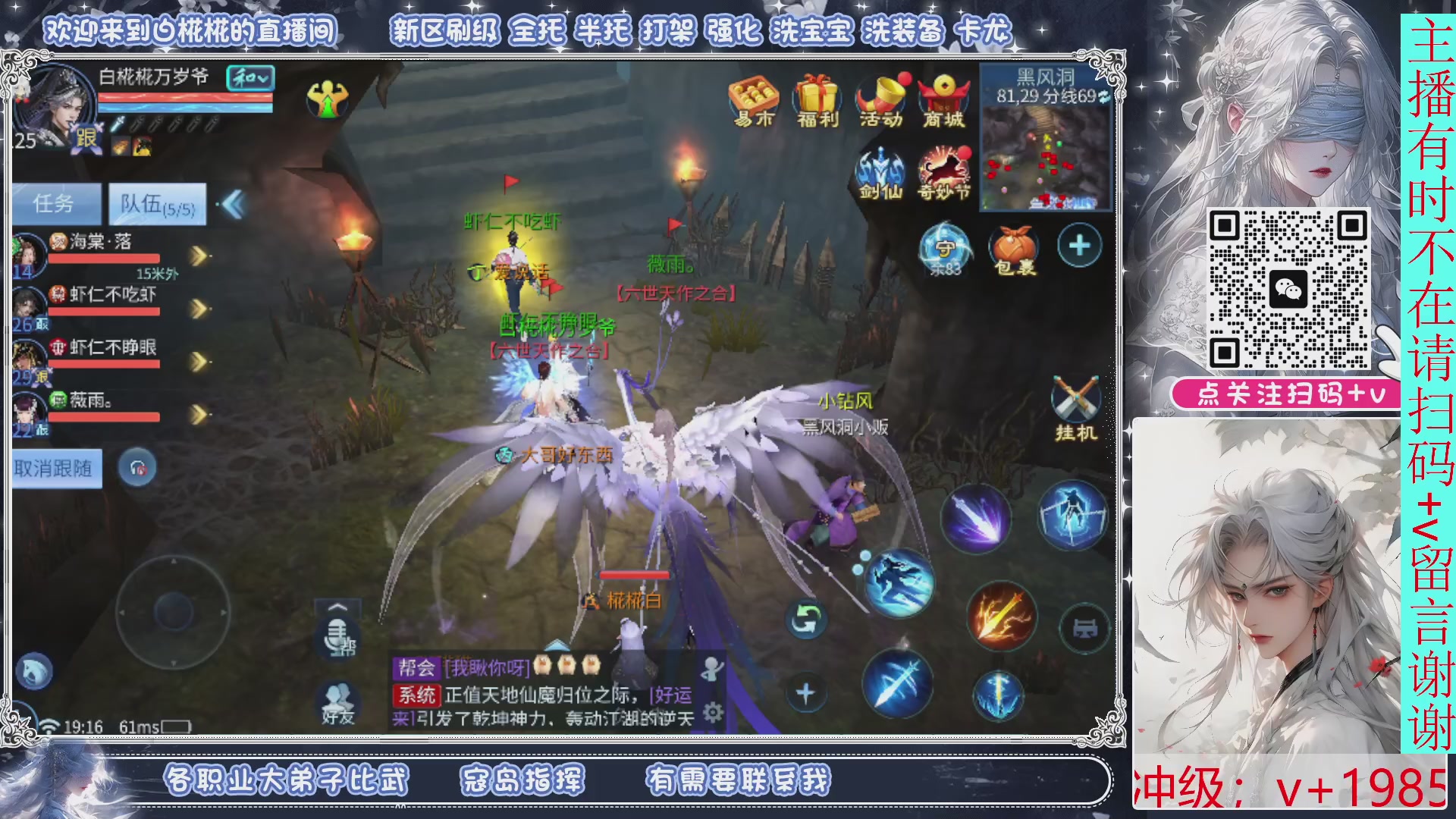Switch to the 任务 tab
The height and width of the screenshot is (819, 1456).
(x=55, y=201)
